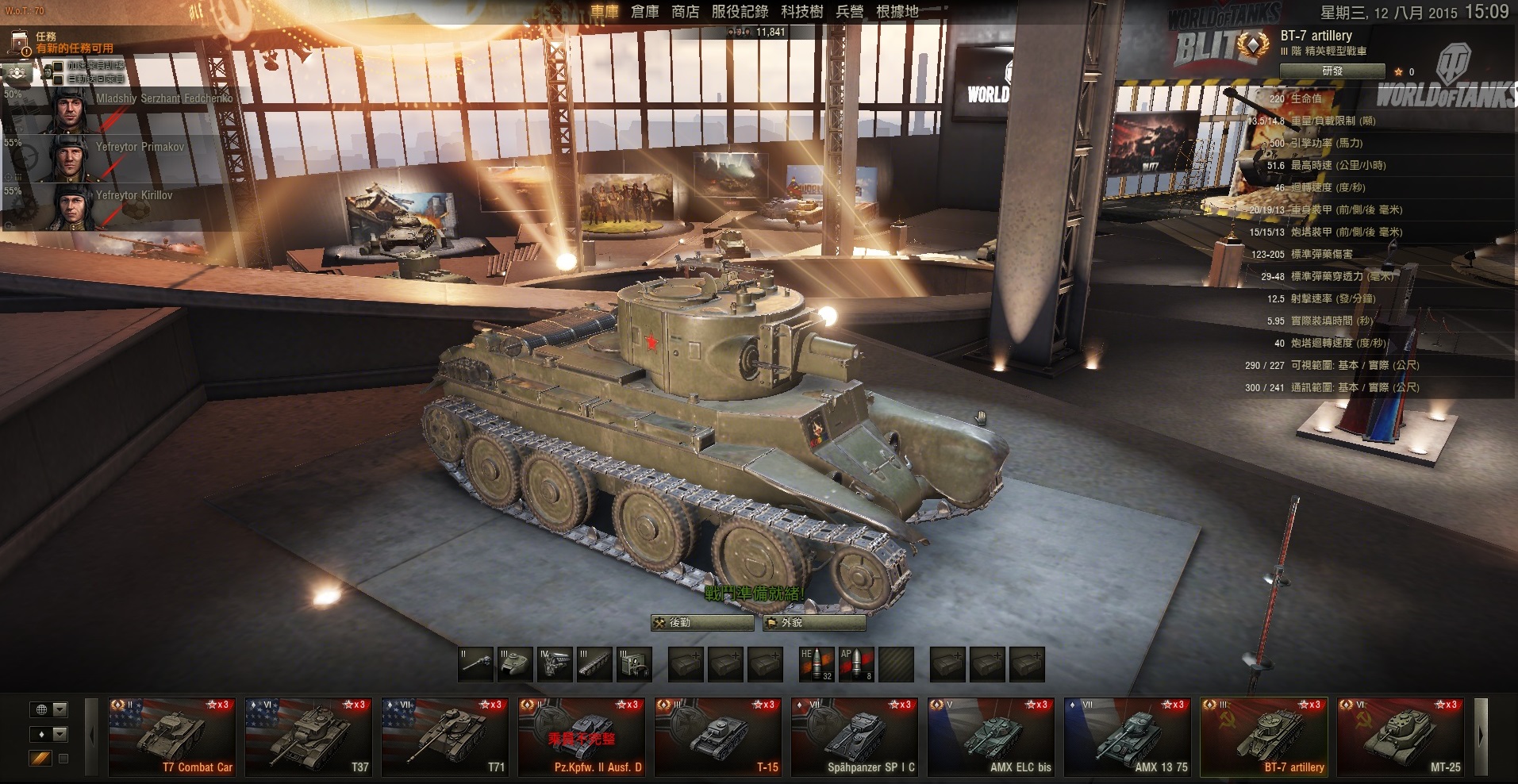
Task: Open the radio module slot
Action: 634,664
